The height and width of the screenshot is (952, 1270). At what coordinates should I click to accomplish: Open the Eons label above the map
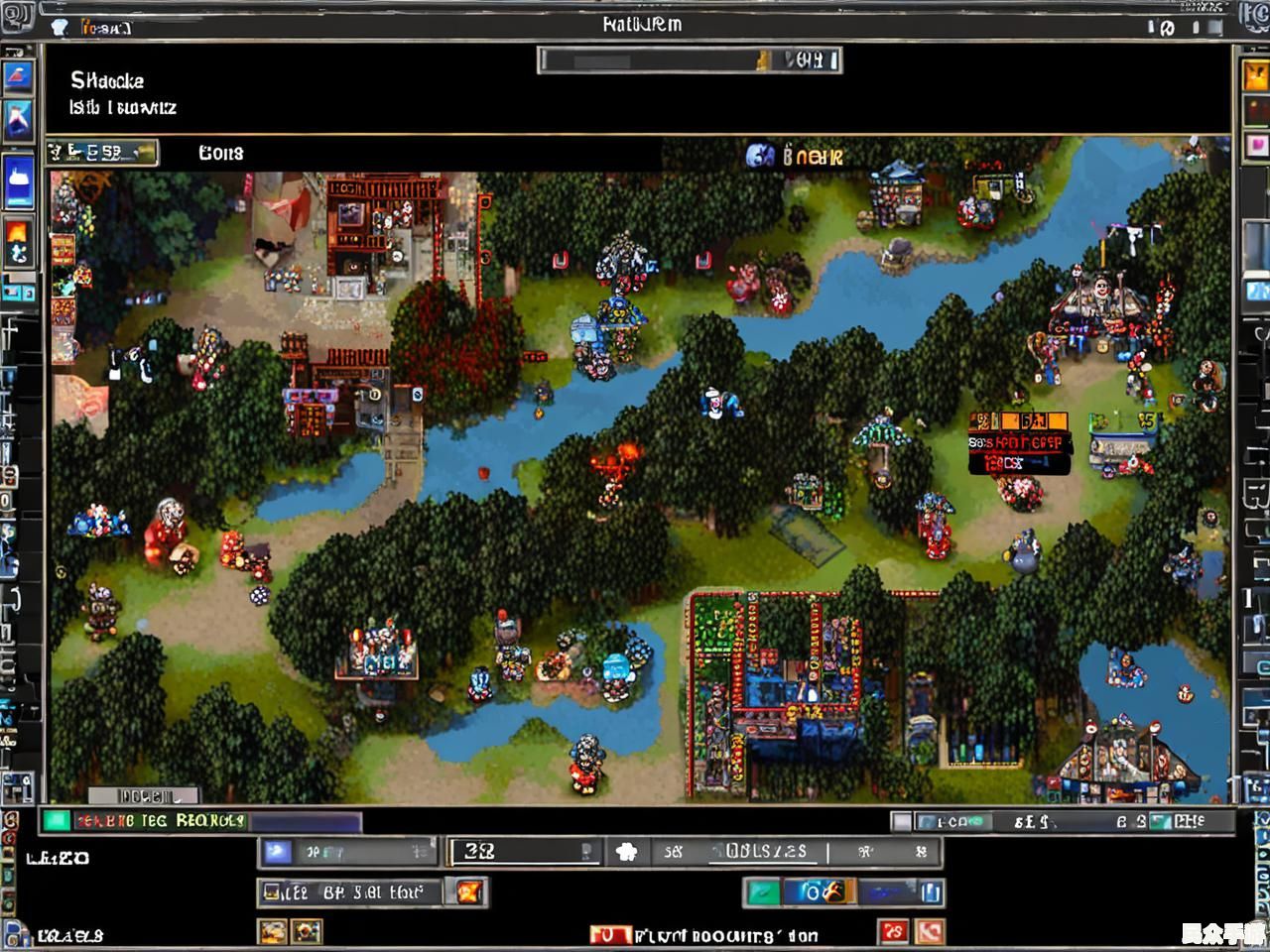pyautogui.click(x=220, y=153)
